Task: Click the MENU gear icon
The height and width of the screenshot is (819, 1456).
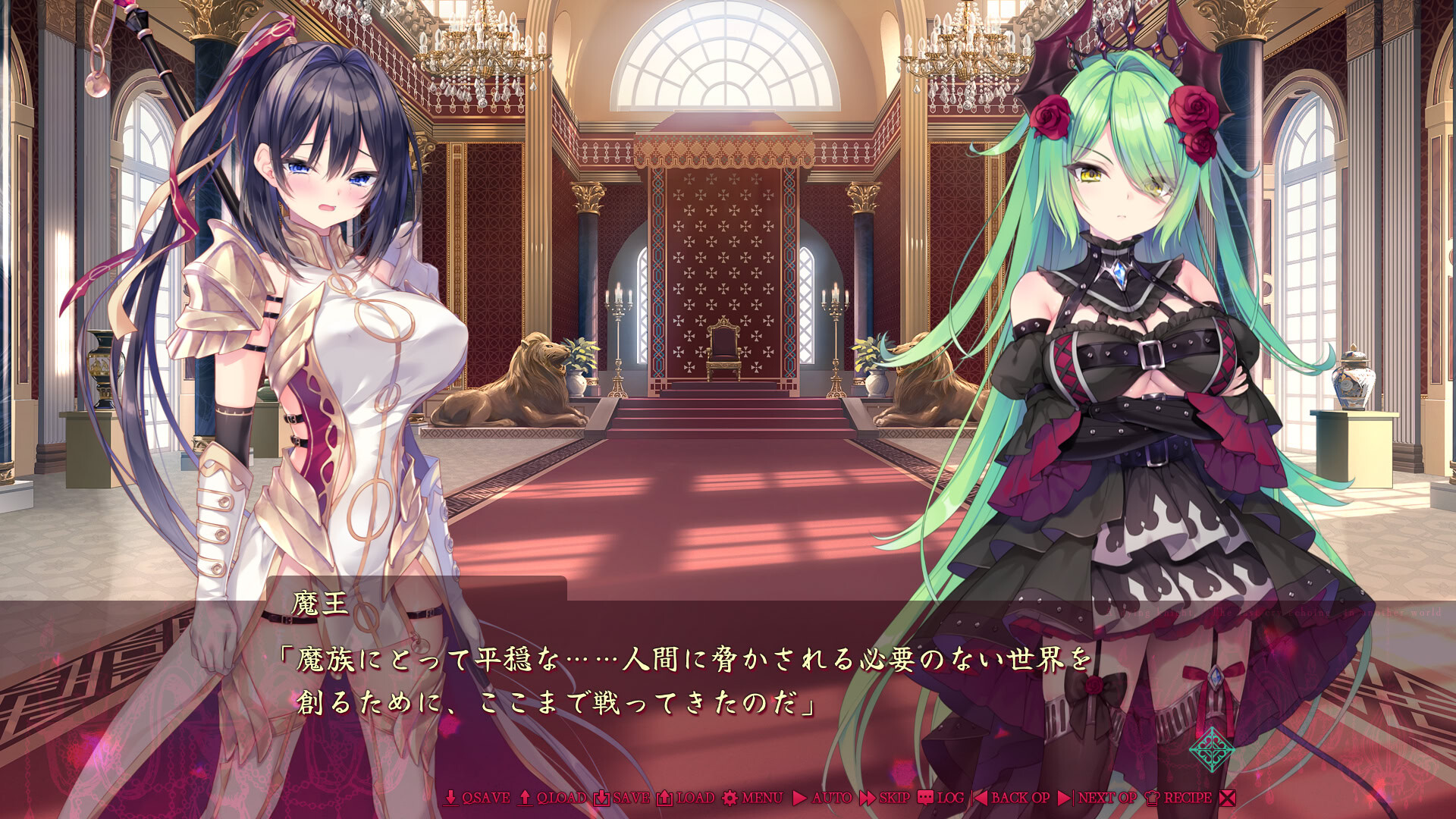Action: (729, 798)
